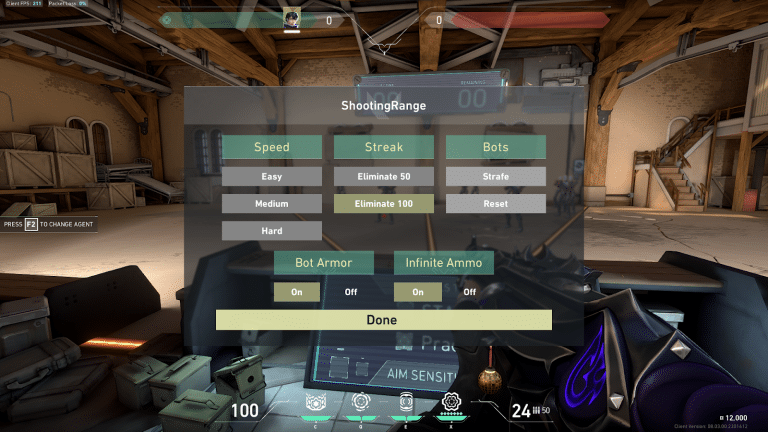
Task: Turn Bot Armor on
Action: click(297, 292)
